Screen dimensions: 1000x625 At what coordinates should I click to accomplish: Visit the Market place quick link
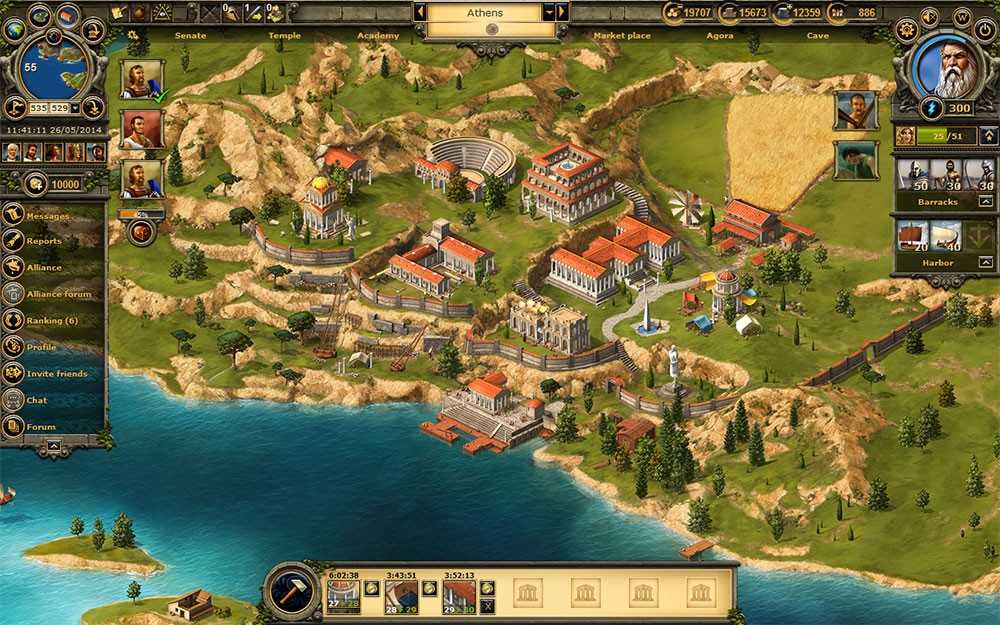coord(621,36)
